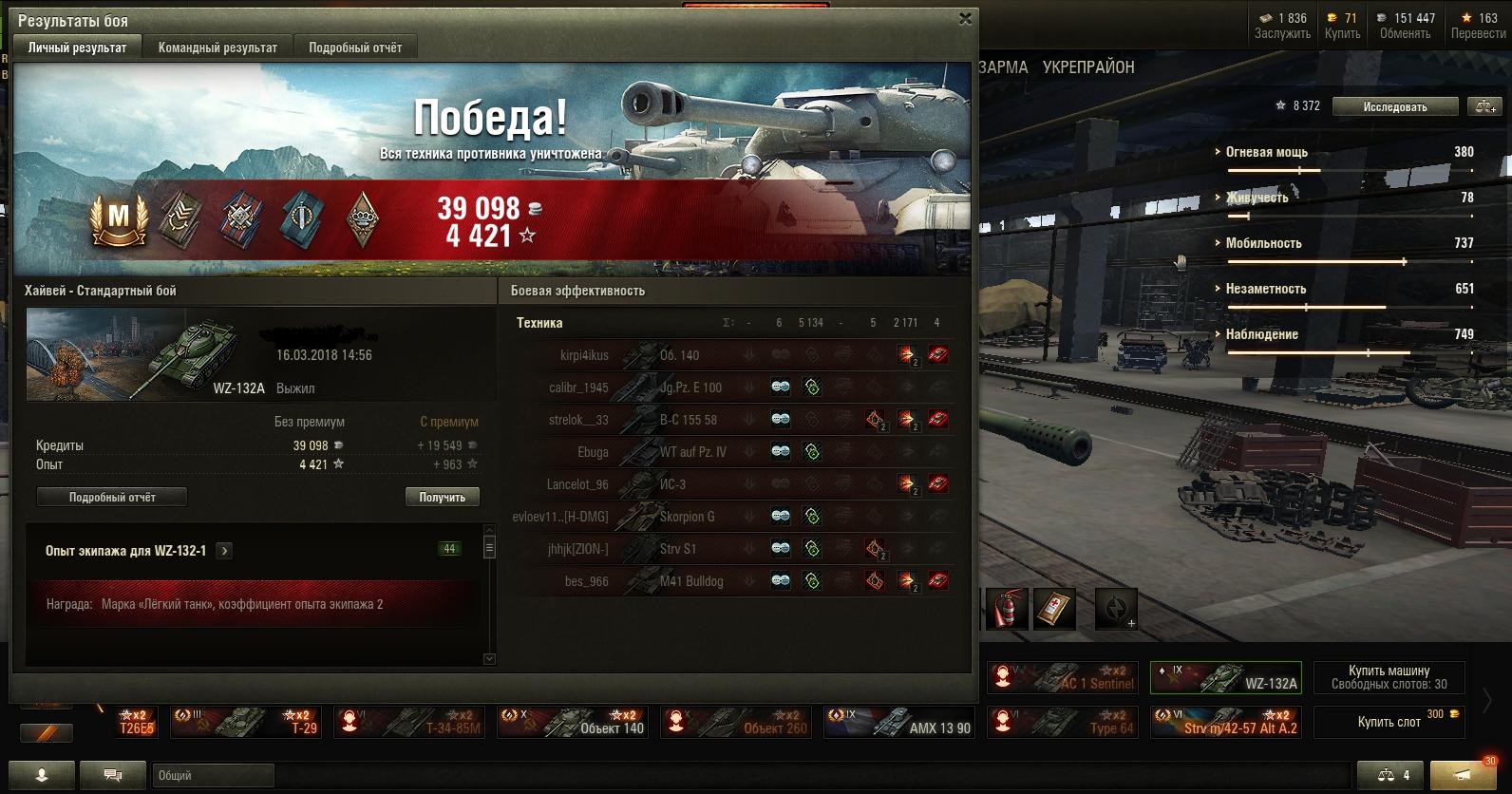Purchase a garage slot with Купить слот
Screen dimensions: 1512x794
[1389, 722]
